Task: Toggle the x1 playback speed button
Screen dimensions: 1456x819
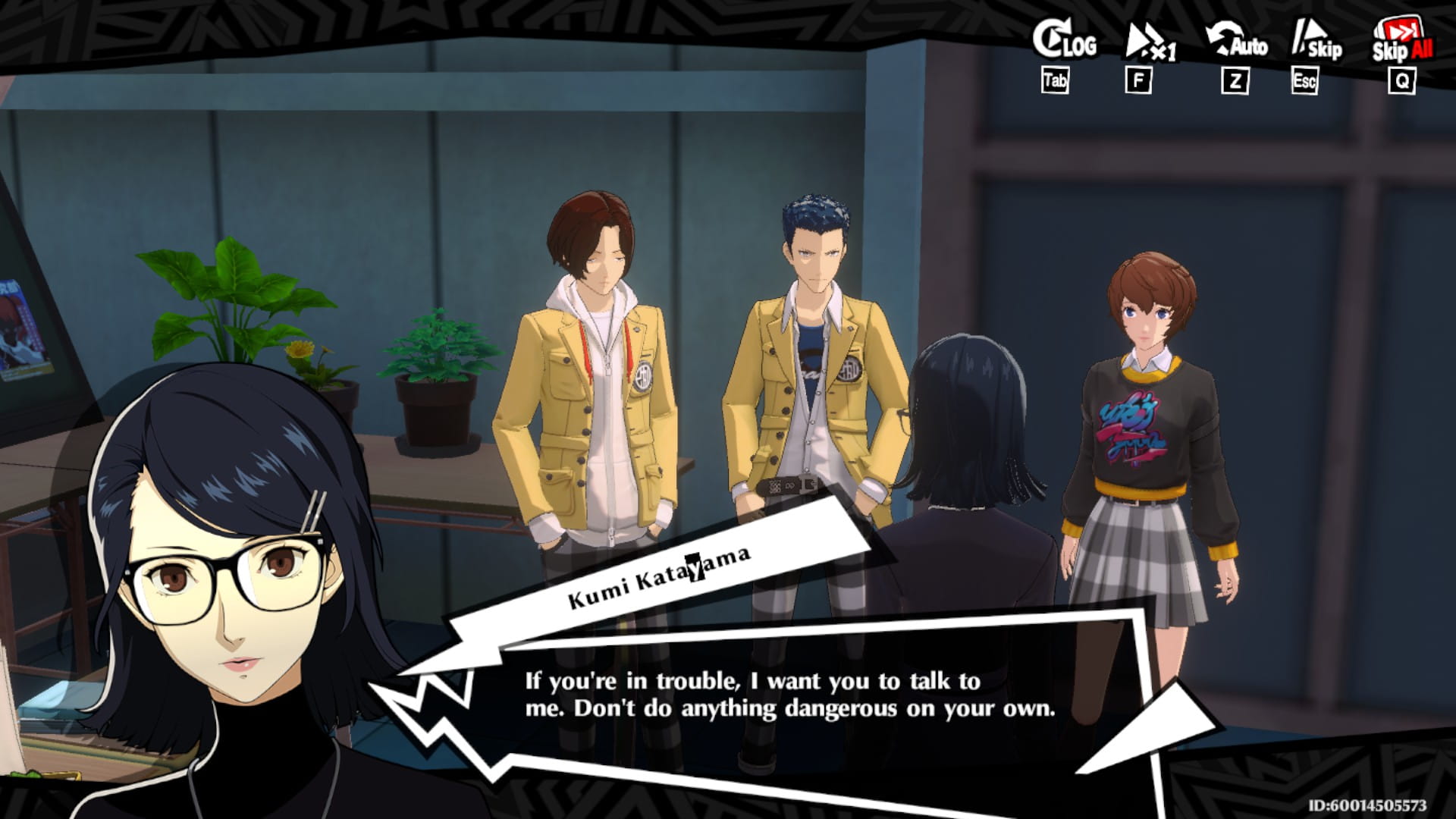Action: 1149,42
